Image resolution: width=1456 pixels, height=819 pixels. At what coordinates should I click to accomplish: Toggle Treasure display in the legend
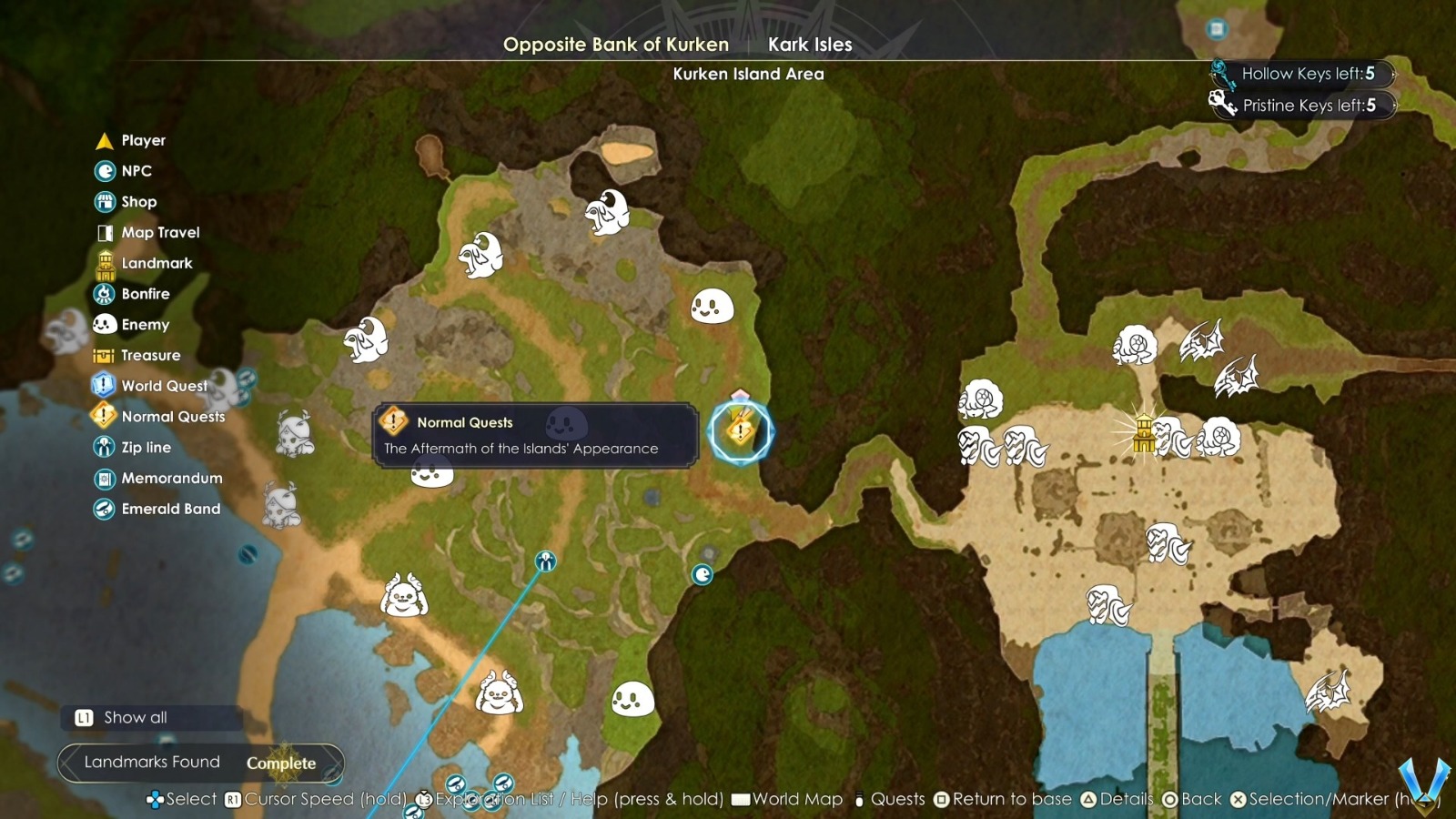102,355
